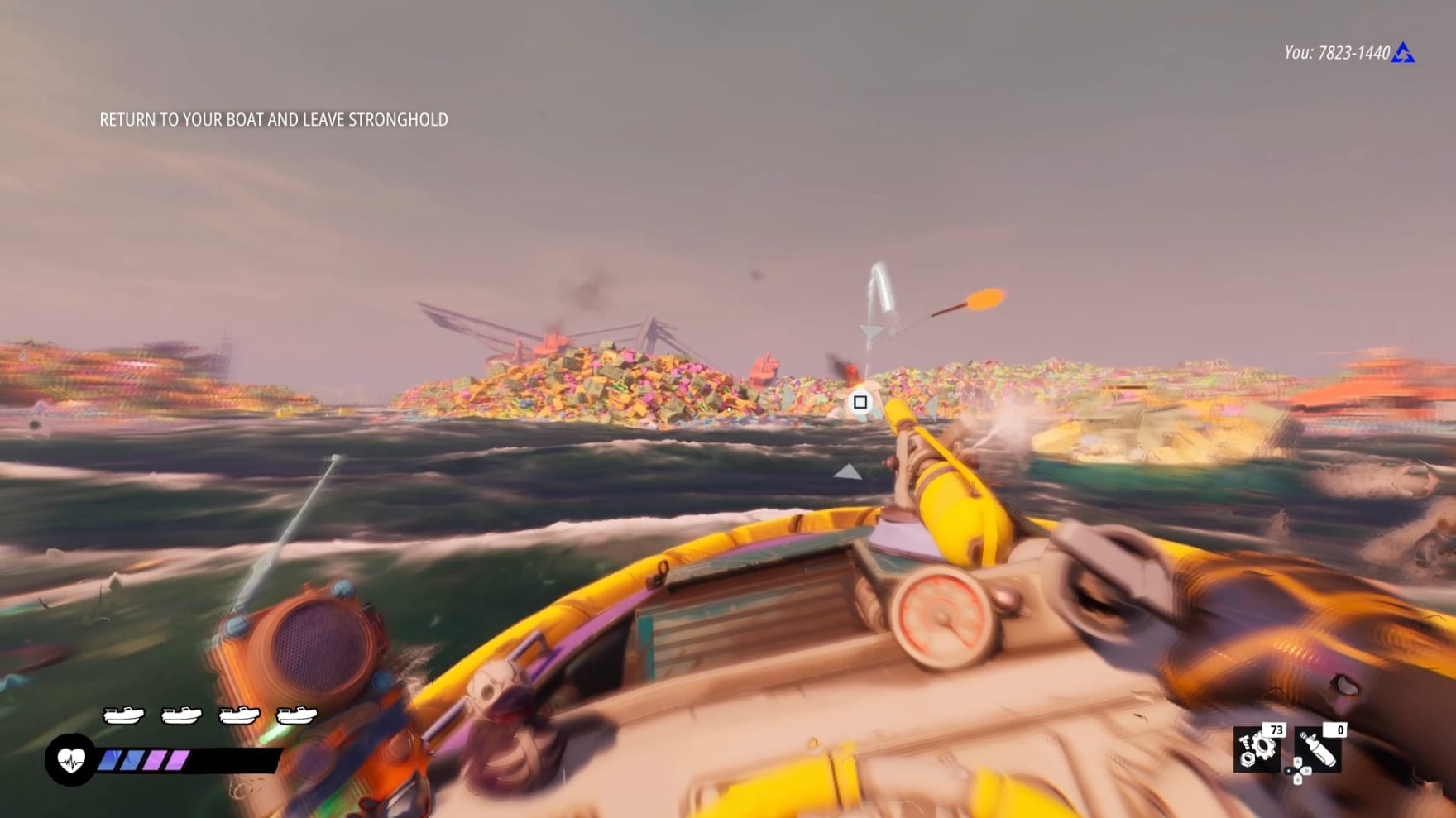Image resolution: width=1456 pixels, height=818 pixels.
Task: Click the gray triangle objective marker
Action: (x=845, y=473)
